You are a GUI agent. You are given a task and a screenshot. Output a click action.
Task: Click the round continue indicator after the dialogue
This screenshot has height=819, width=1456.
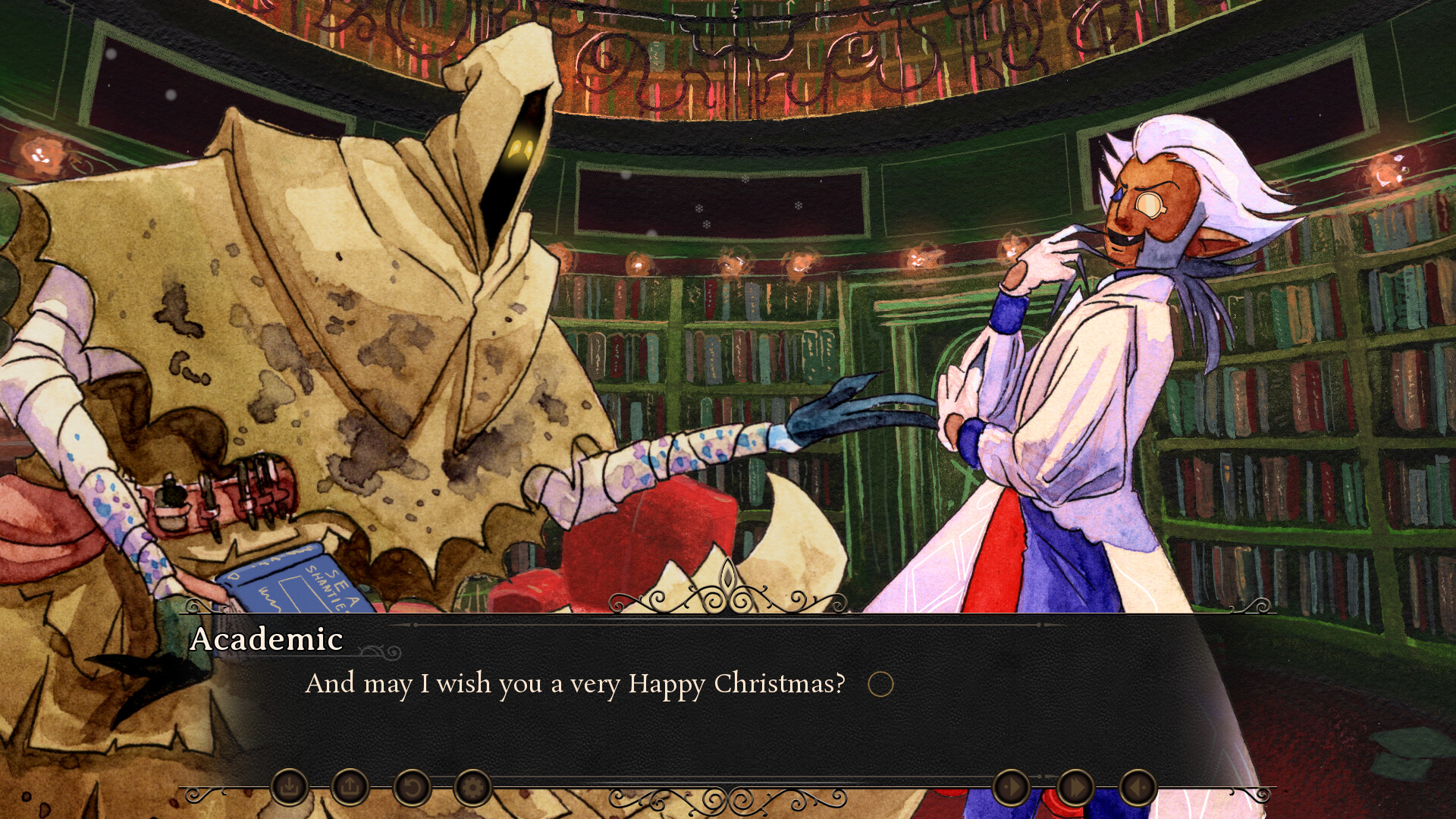pos(882,683)
